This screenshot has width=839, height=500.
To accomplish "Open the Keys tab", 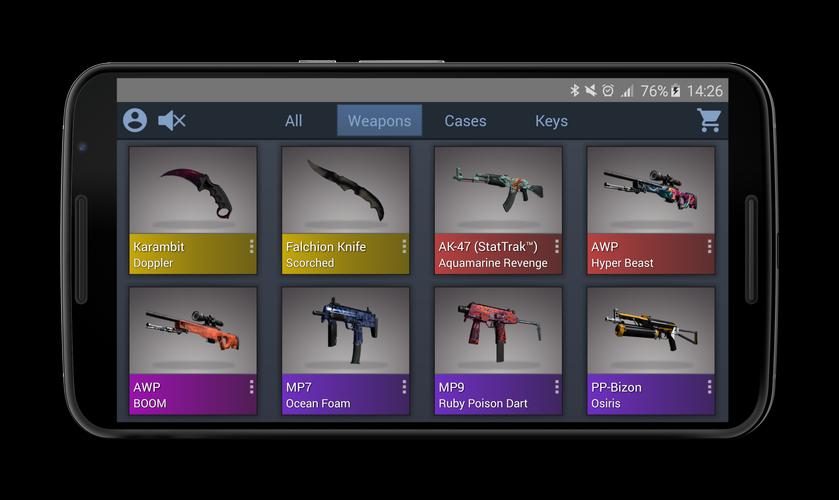I will pyautogui.click(x=551, y=121).
